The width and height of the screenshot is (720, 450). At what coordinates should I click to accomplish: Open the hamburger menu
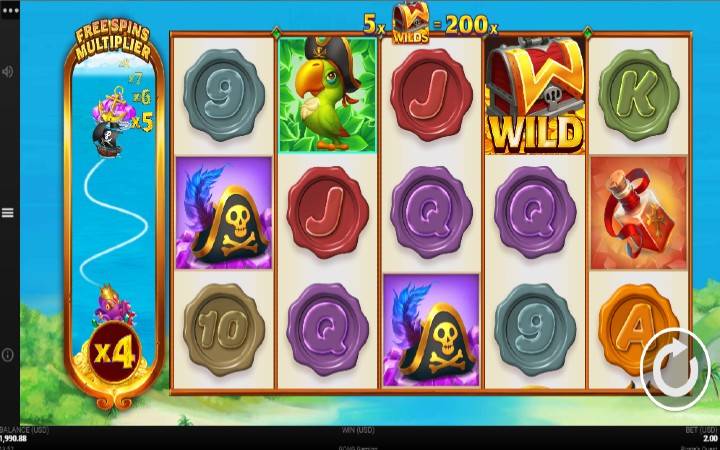pyautogui.click(x=8, y=213)
